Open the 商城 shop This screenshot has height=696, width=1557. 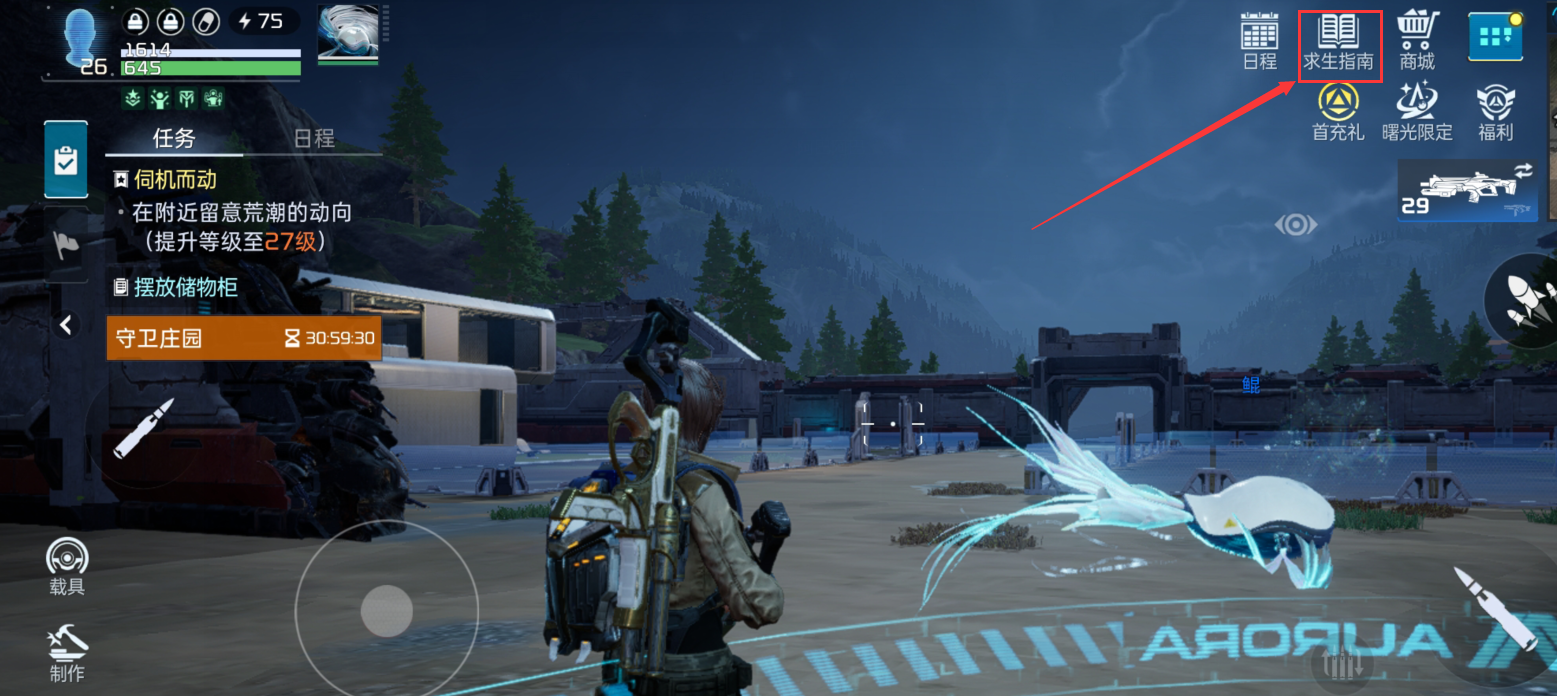1417,41
